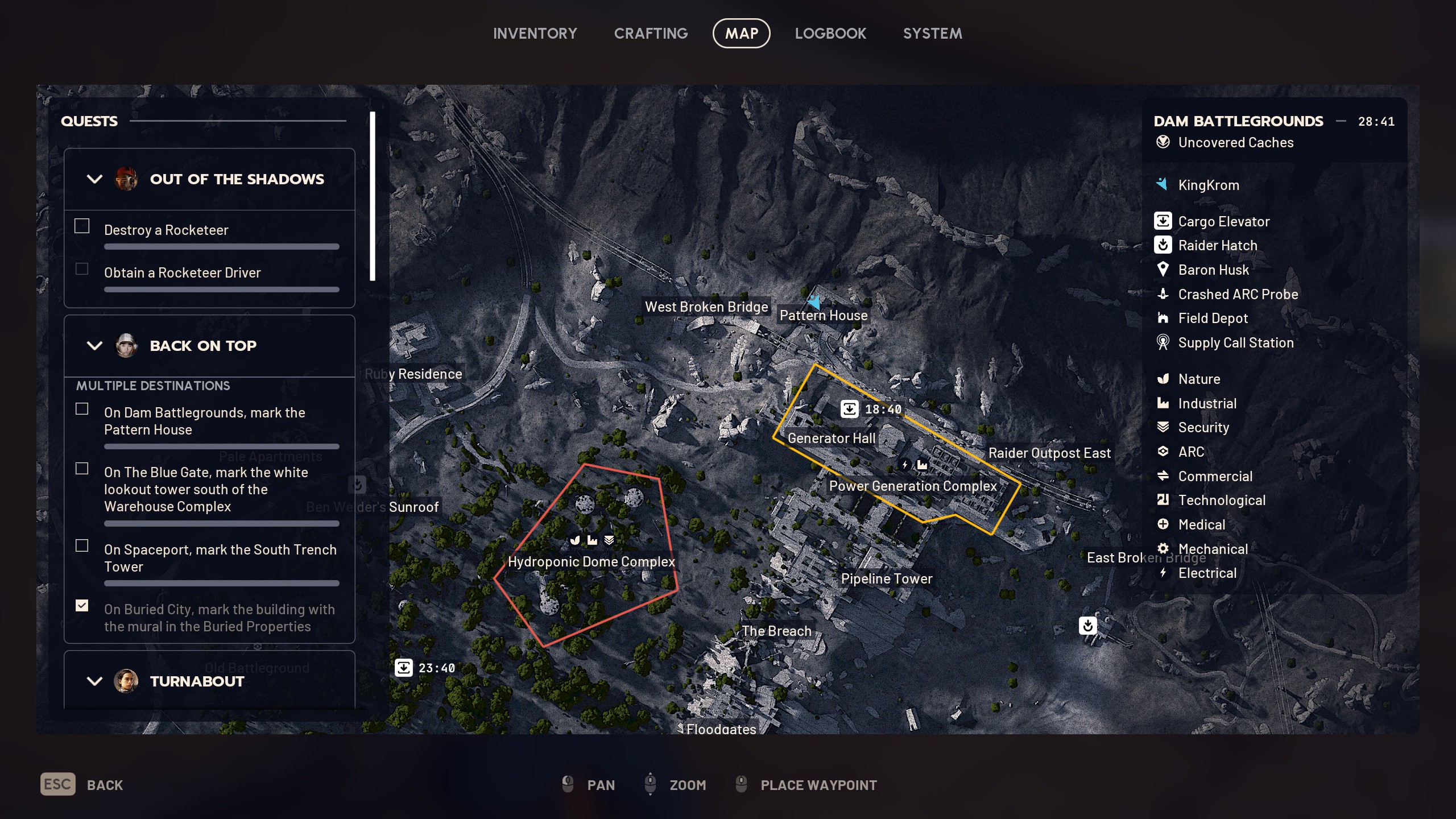
Task: Click the Crashed ARC Probe legend icon
Action: click(1164, 294)
